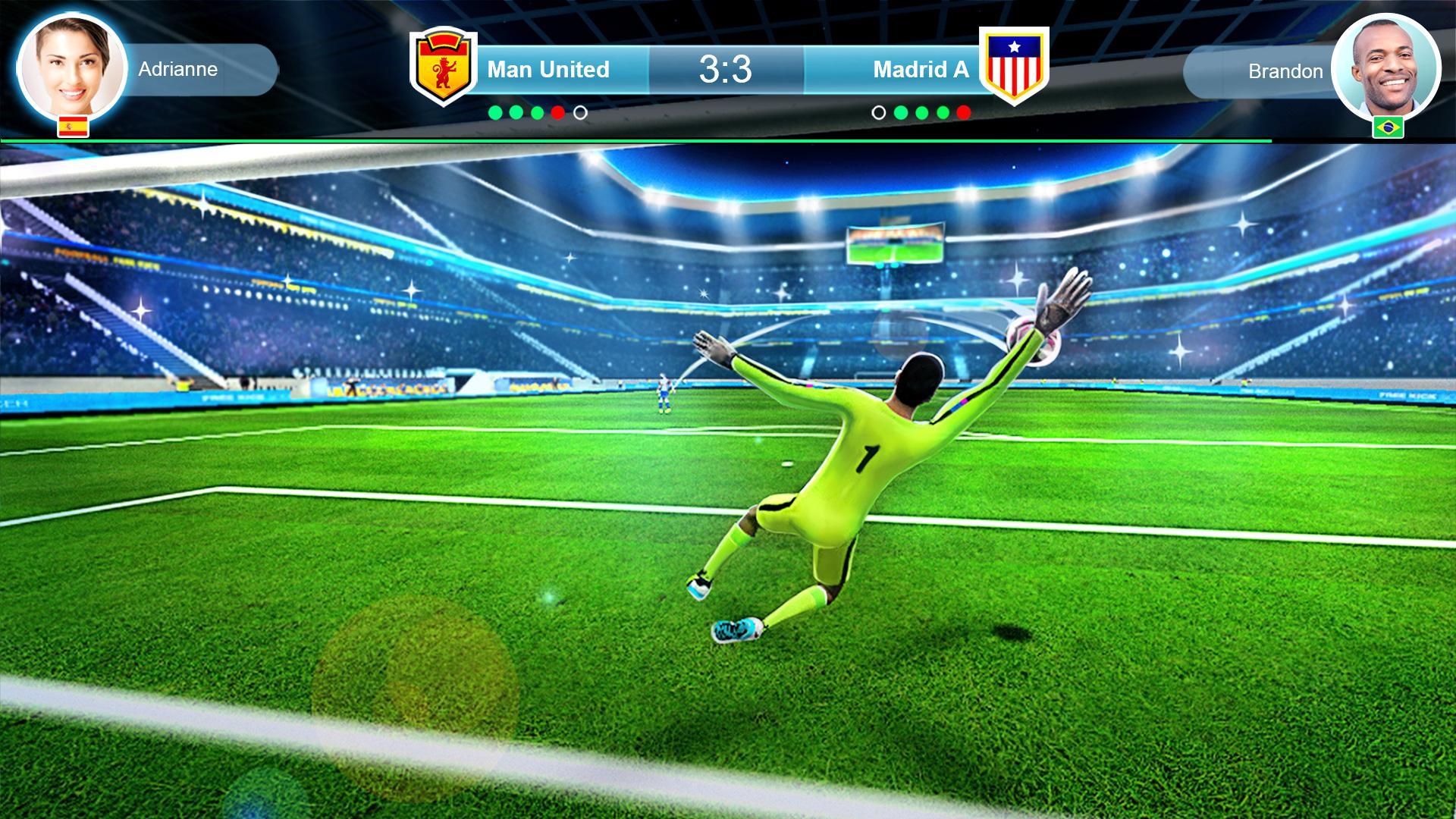
Task: Select the first green goal dot under Madrid A
Action: click(x=901, y=112)
